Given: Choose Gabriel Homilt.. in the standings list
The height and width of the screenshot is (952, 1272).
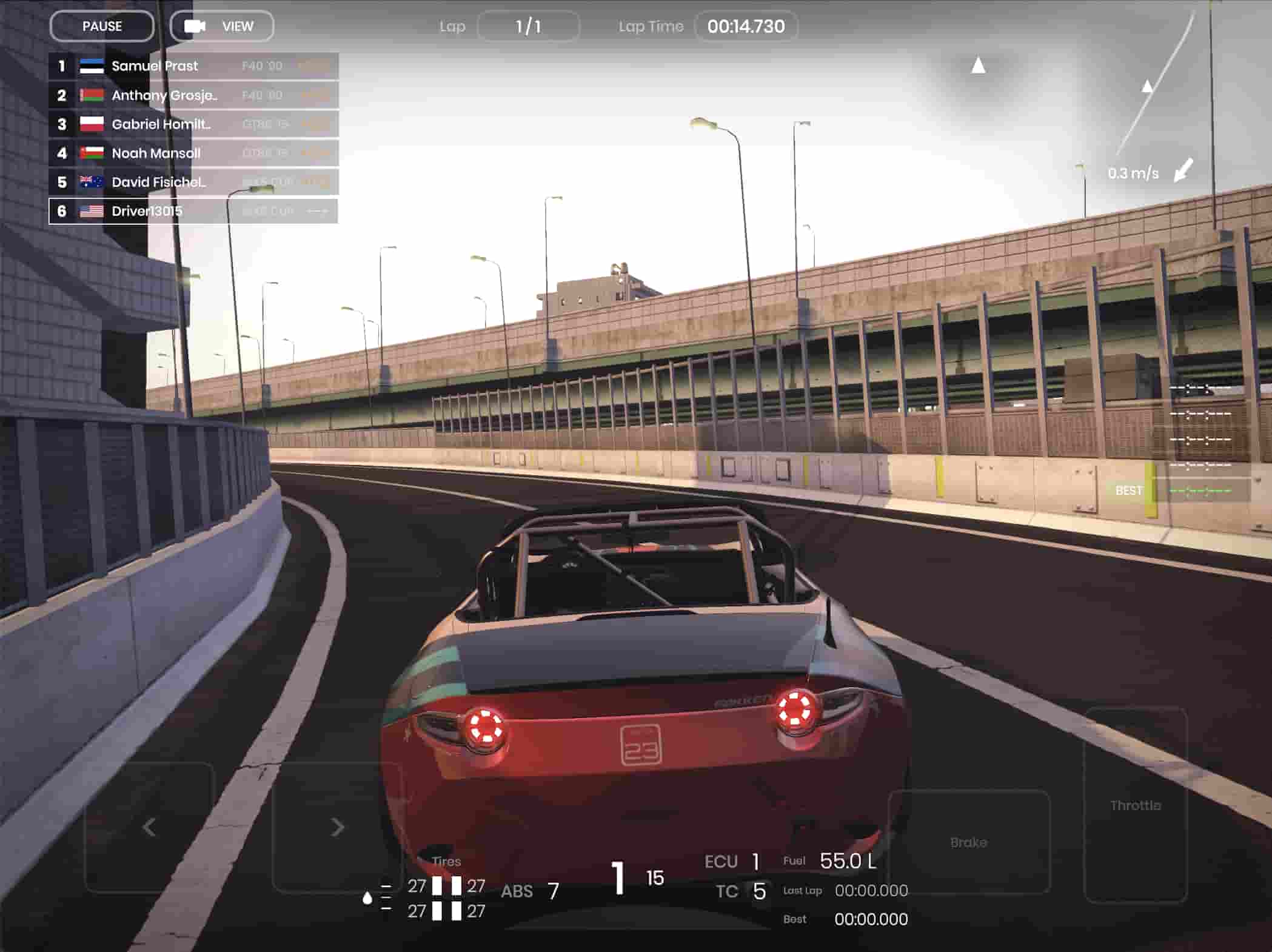Looking at the screenshot, I should 193,124.
